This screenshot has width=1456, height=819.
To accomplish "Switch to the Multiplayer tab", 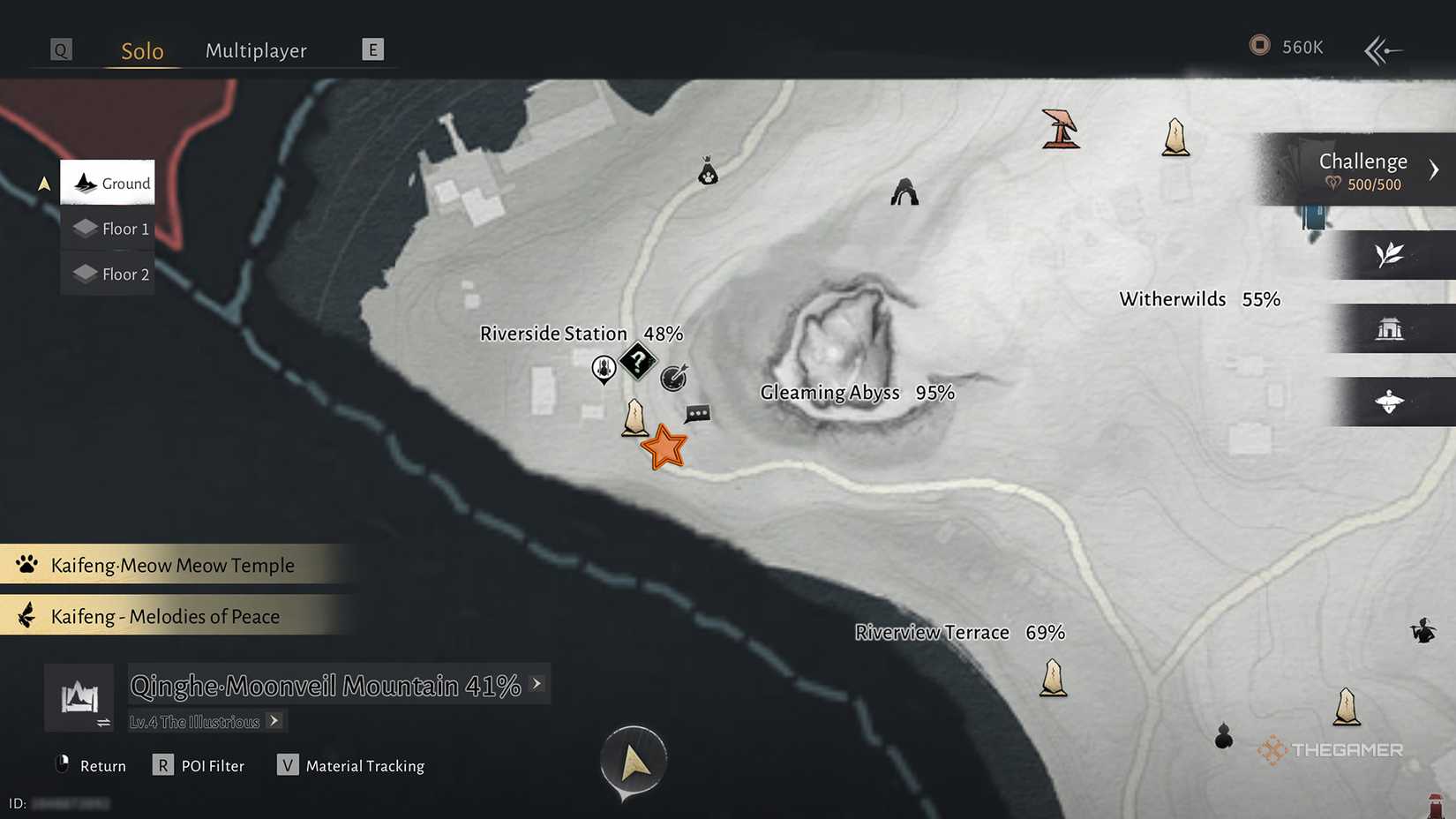I will 256,50.
